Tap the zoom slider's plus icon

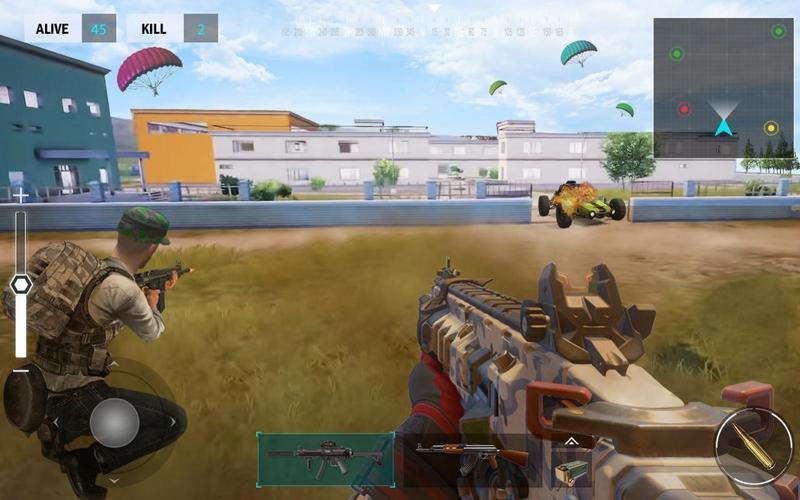(x=21, y=196)
